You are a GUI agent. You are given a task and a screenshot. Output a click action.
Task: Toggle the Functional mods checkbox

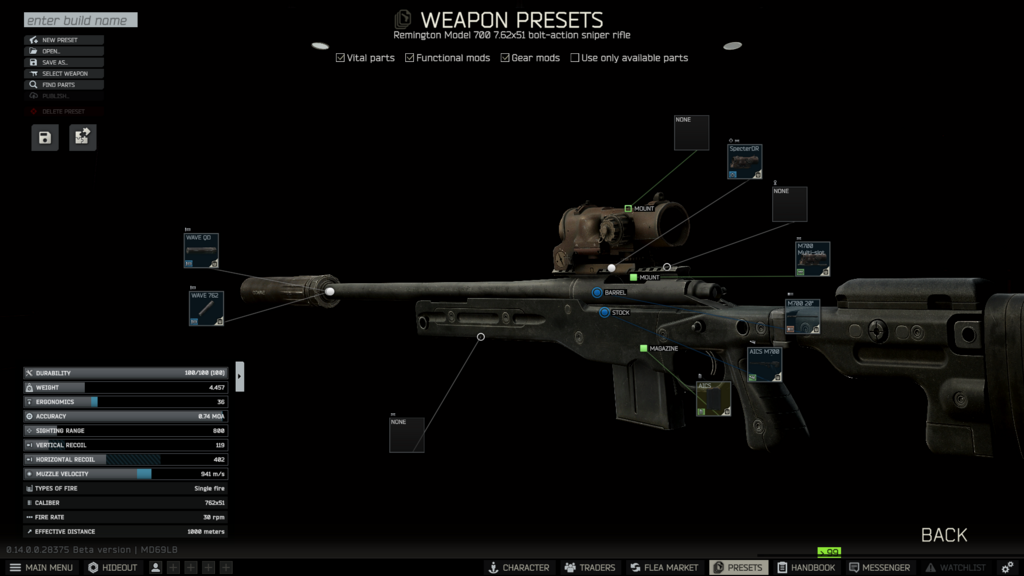pyautogui.click(x=410, y=58)
